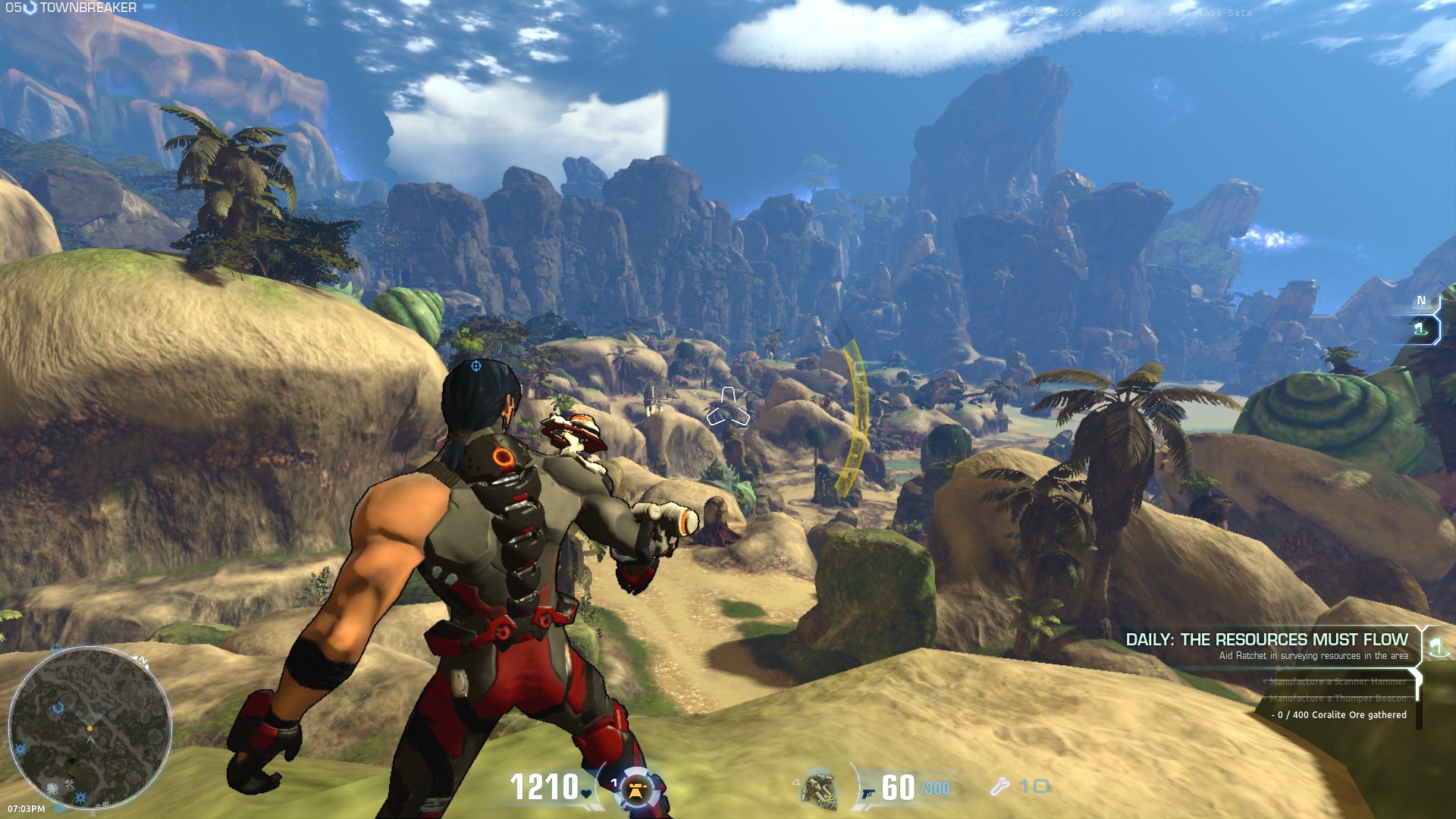The height and width of the screenshot is (819, 1456).
Task: Click the mission flag icon beside the quest title
Action: 1436,647
